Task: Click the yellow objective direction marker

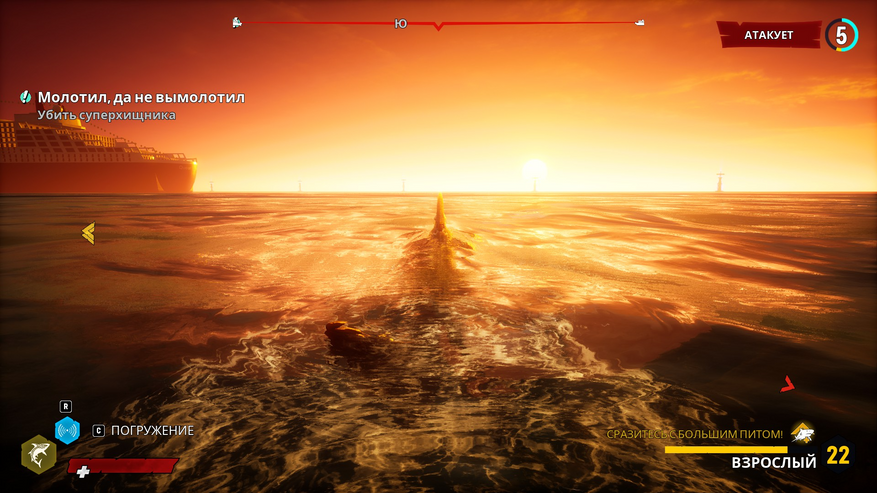Action: coord(88,233)
